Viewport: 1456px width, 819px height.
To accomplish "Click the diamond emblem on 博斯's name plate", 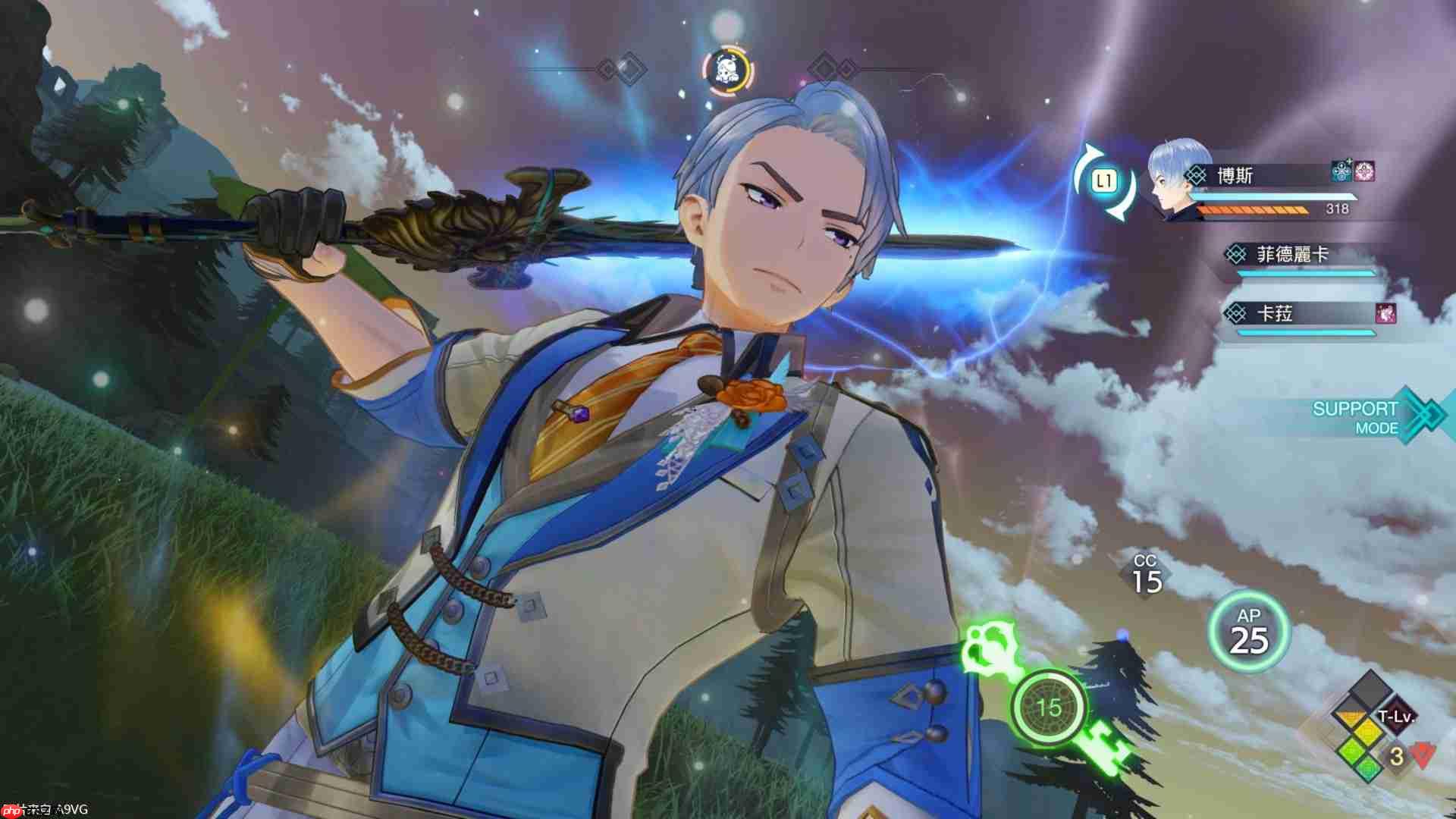I will (x=1197, y=175).
